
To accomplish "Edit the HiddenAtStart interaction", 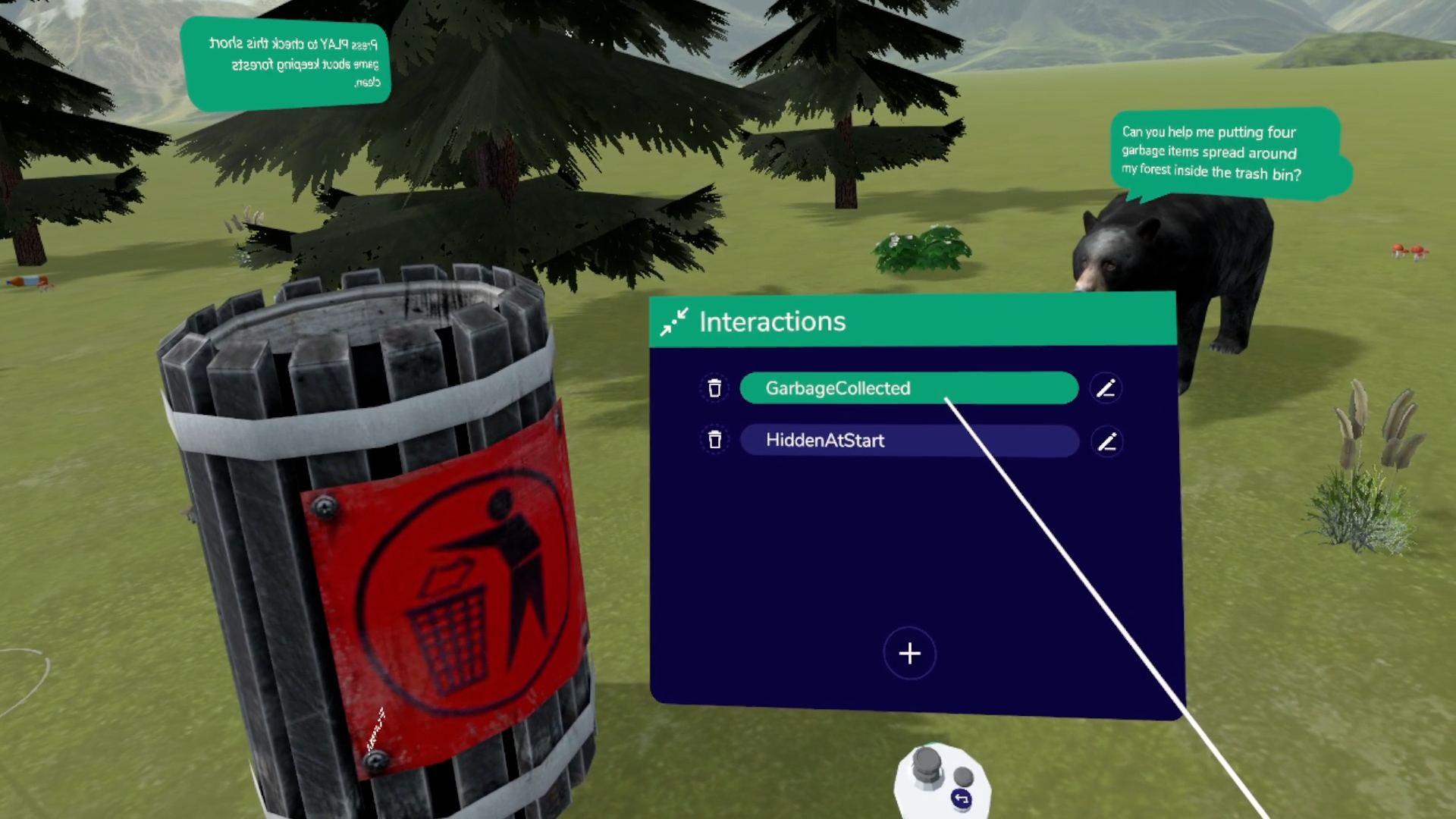I will click(x=1106, y=441).
